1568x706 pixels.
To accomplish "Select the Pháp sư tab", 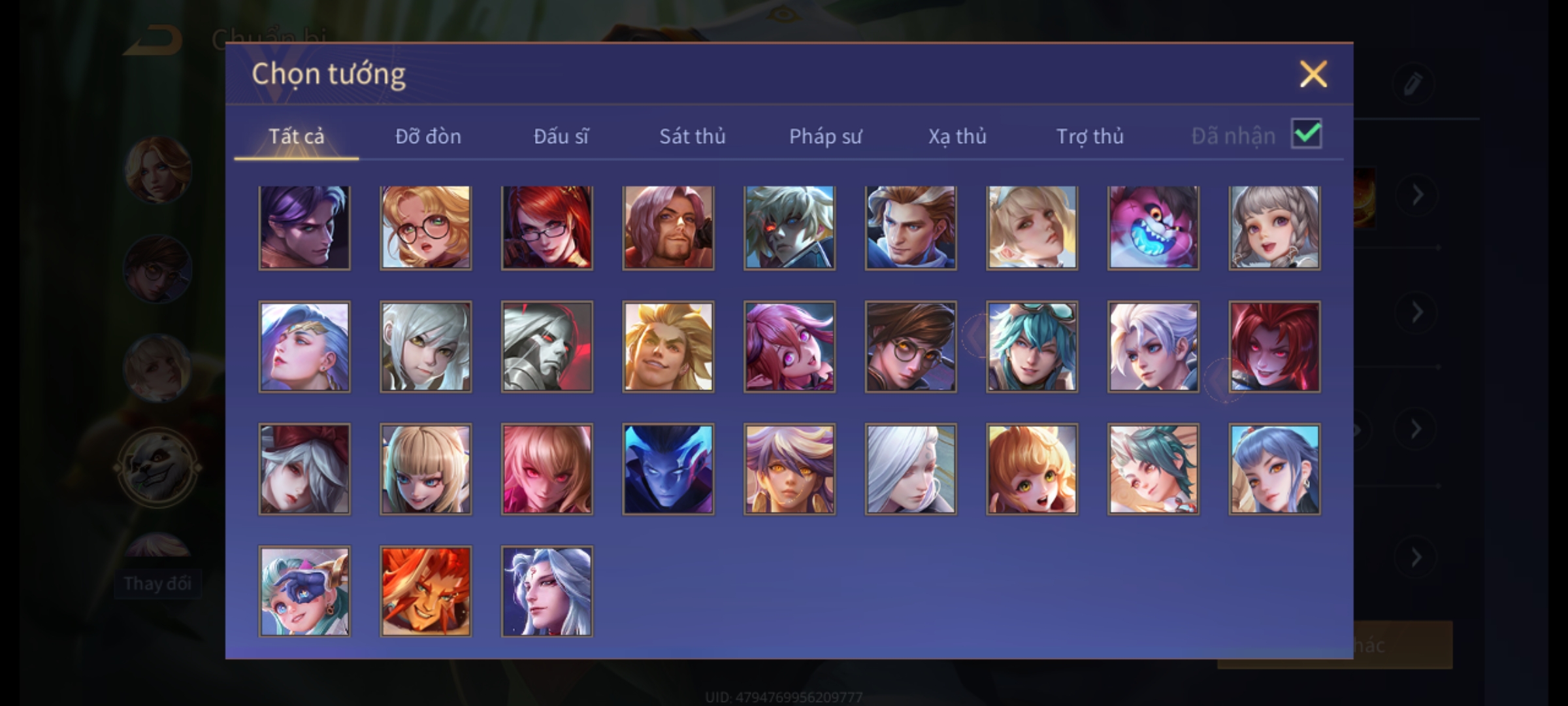I will click(825, 136).
